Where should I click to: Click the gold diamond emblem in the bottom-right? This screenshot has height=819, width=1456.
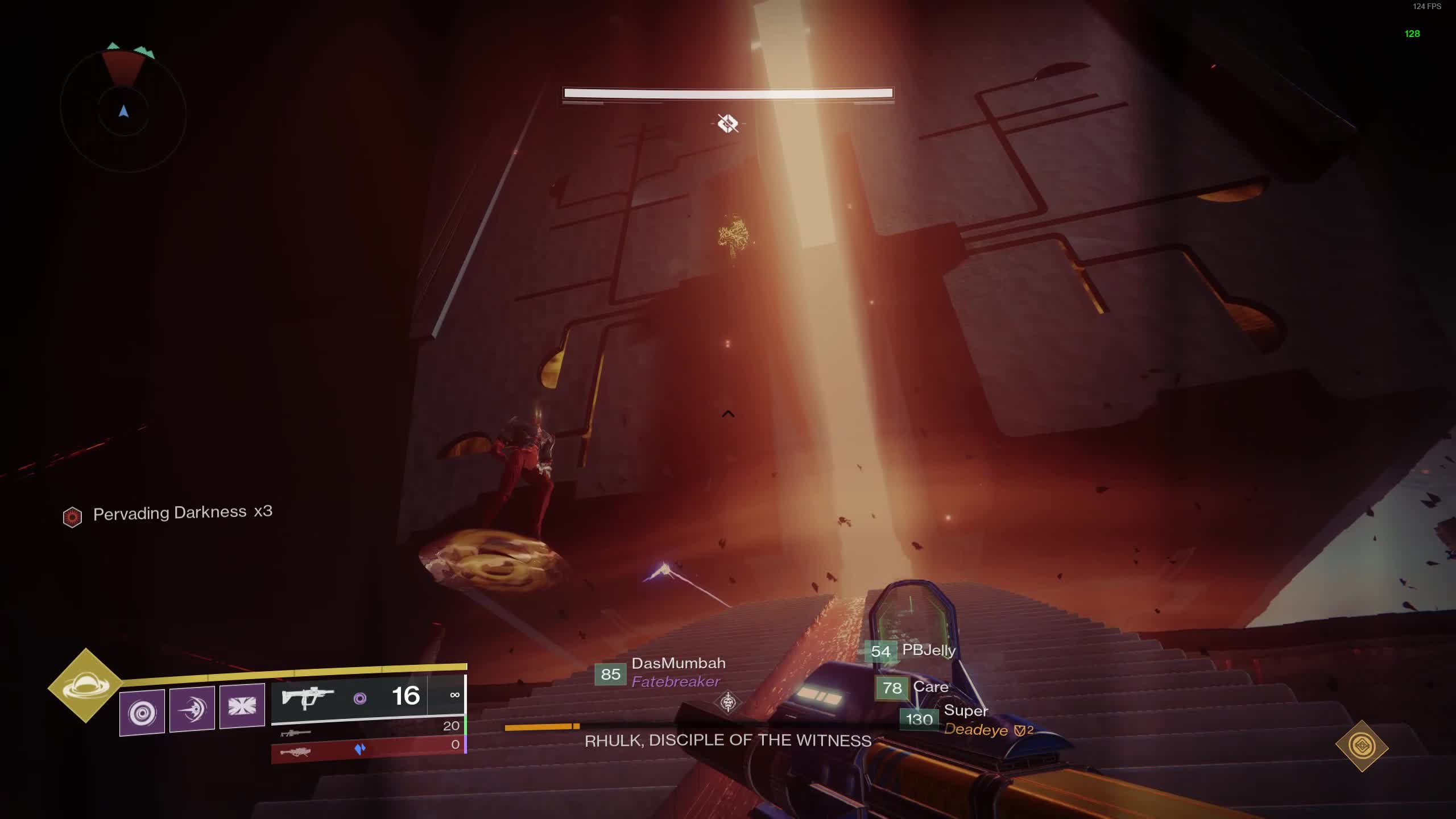[x=1362, y=746]
